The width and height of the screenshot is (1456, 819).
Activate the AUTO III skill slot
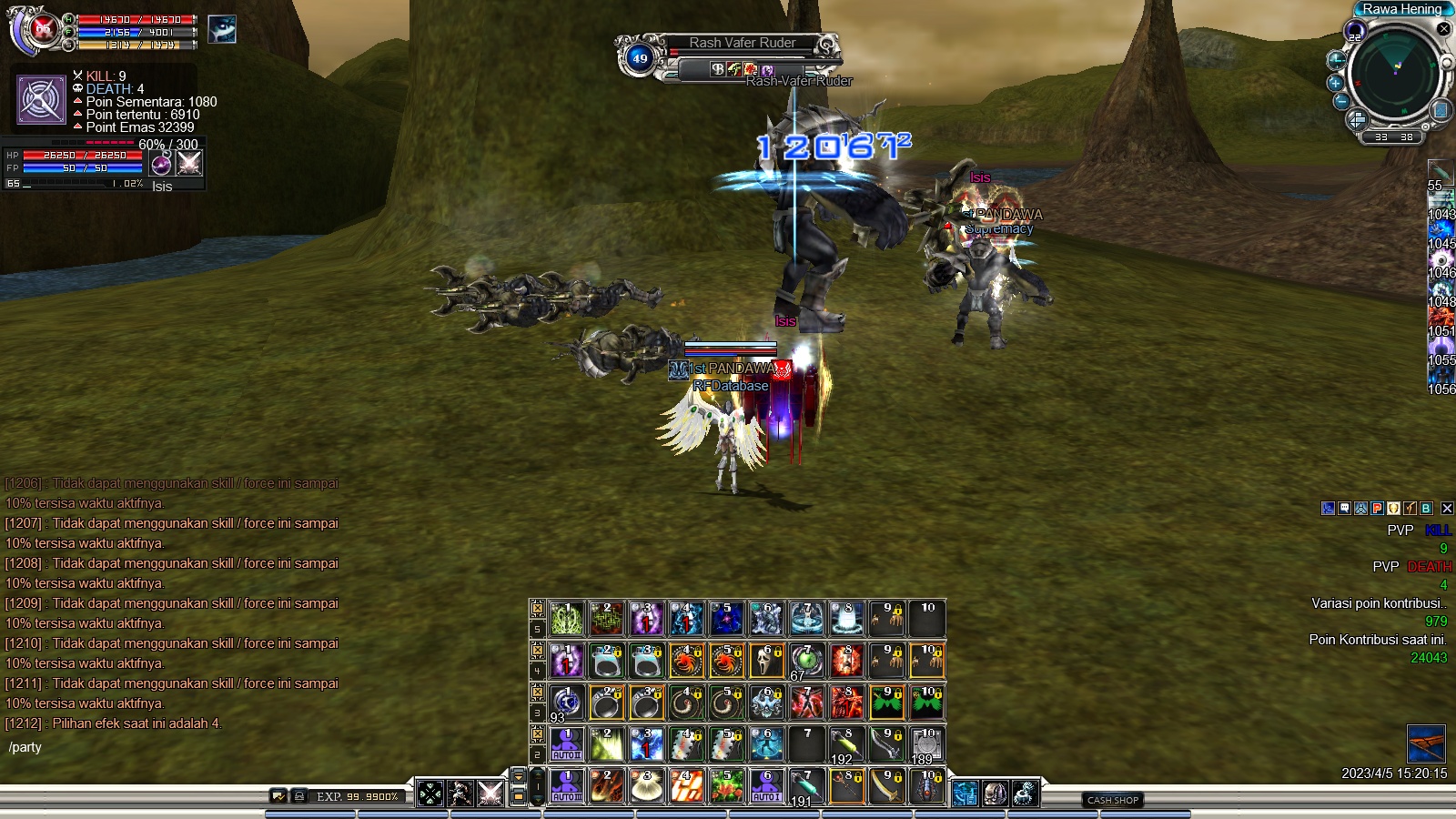pyautogui.click(x=566, y=787)
